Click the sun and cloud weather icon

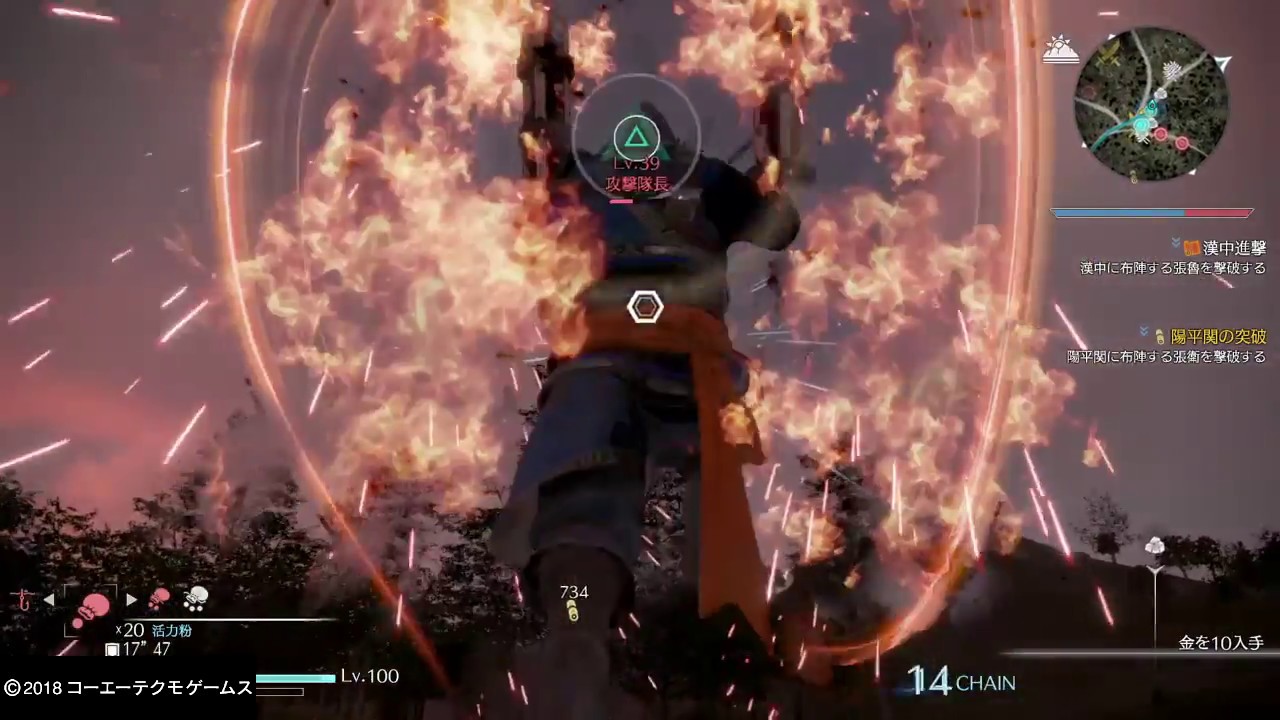point(1059,49)
